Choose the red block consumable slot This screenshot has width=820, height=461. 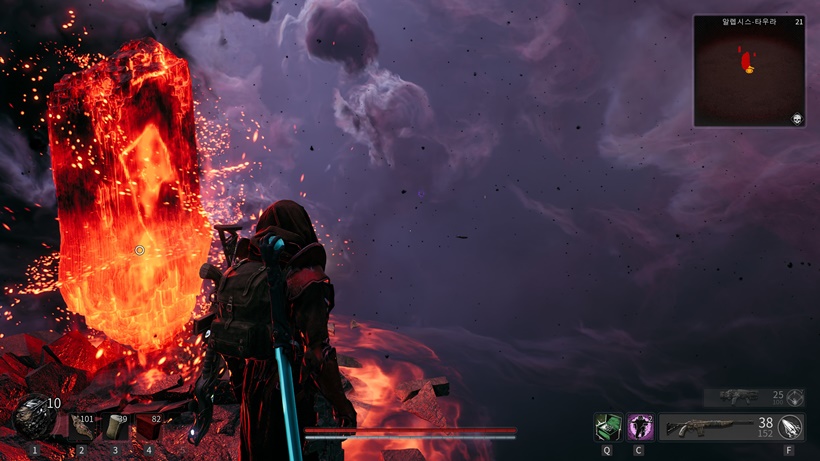click(149, 427)
